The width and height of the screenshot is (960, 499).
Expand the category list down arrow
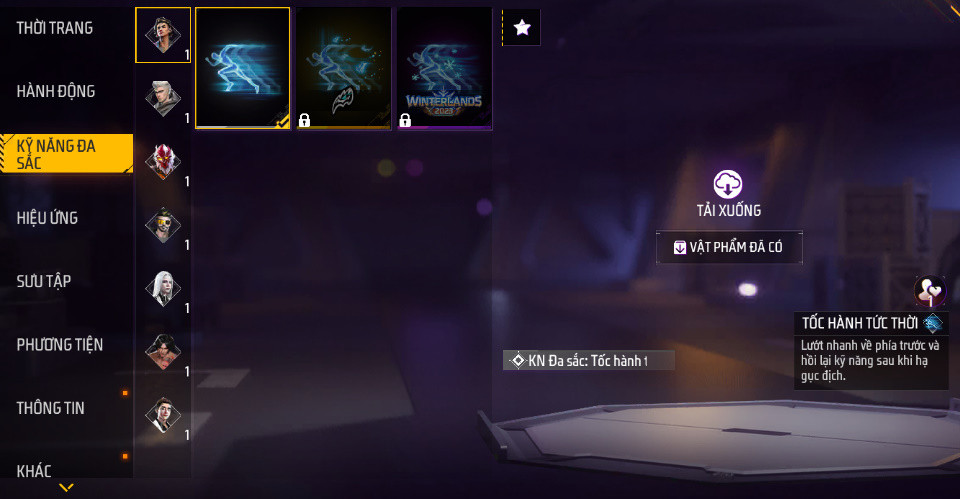click(x=66, y=488)
